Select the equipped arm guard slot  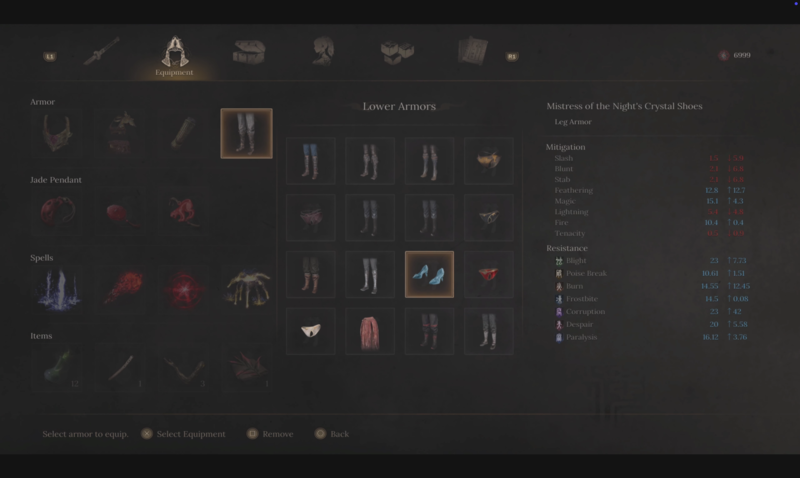coord(183,134)
